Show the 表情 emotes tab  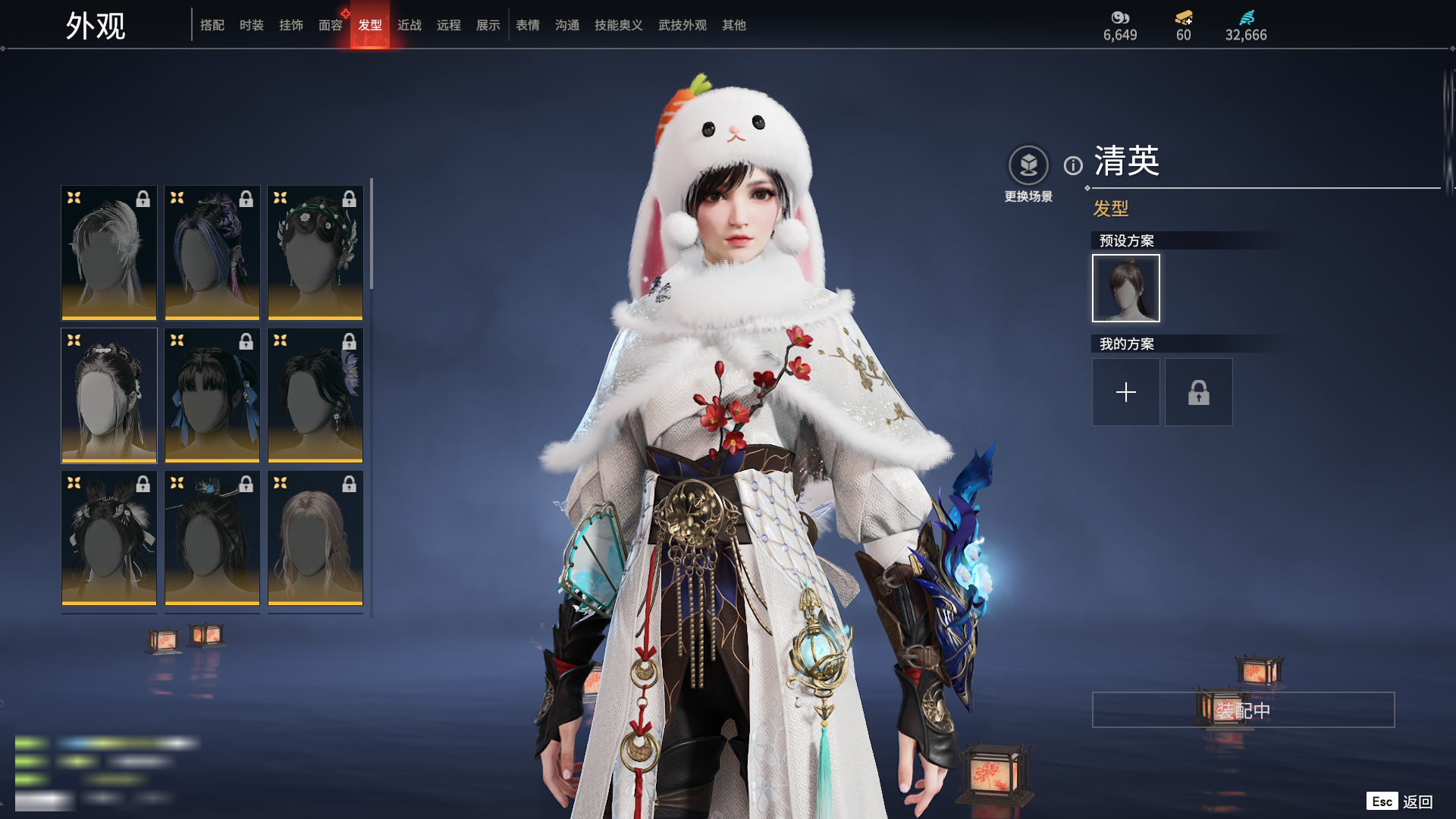(528, 25)
